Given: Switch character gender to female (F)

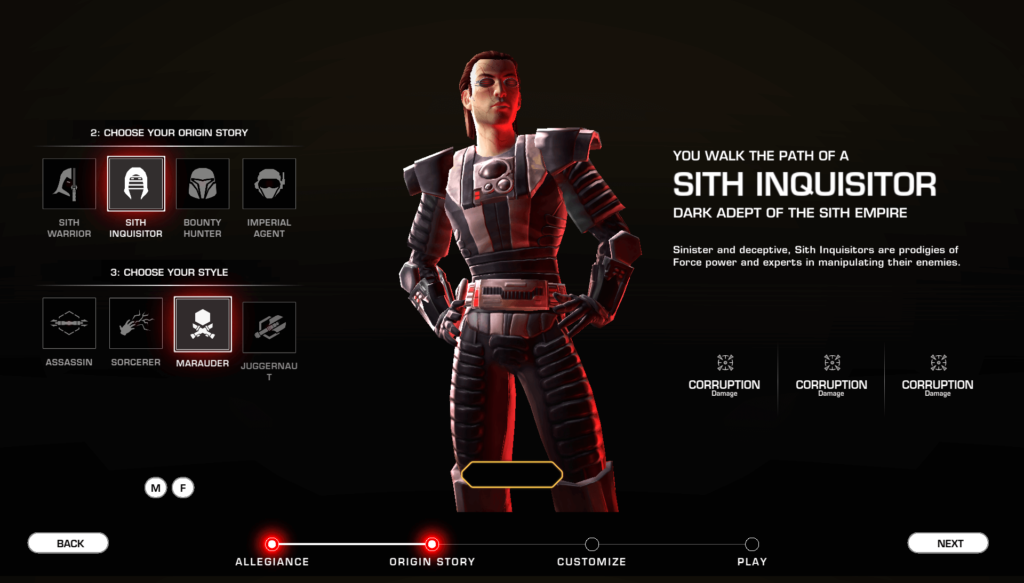Looking at the screenshot, I should (182, 488).
